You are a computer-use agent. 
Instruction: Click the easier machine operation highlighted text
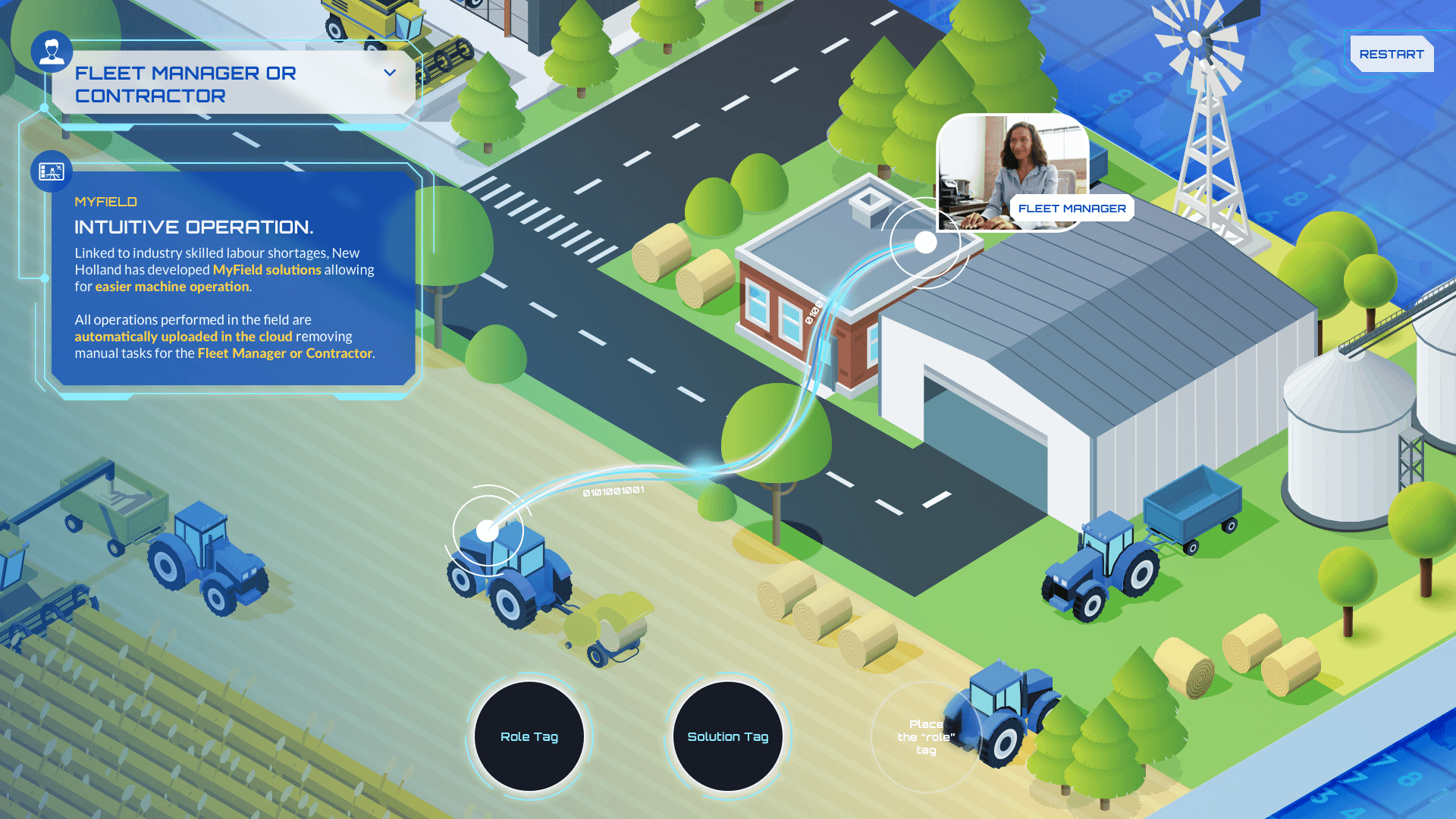click(x=171, y=287)
